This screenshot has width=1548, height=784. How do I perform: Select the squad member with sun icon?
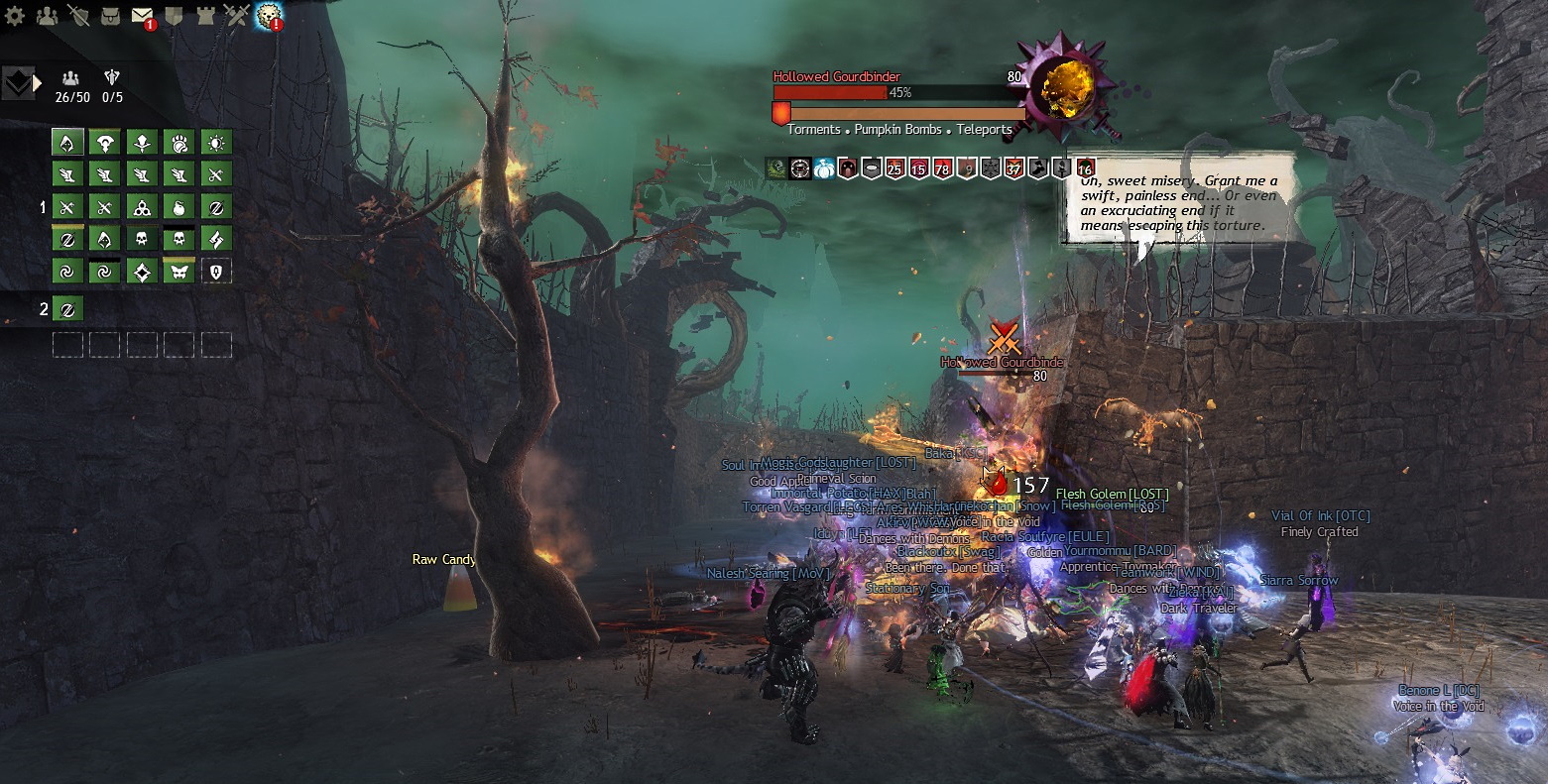click(216, 143)
